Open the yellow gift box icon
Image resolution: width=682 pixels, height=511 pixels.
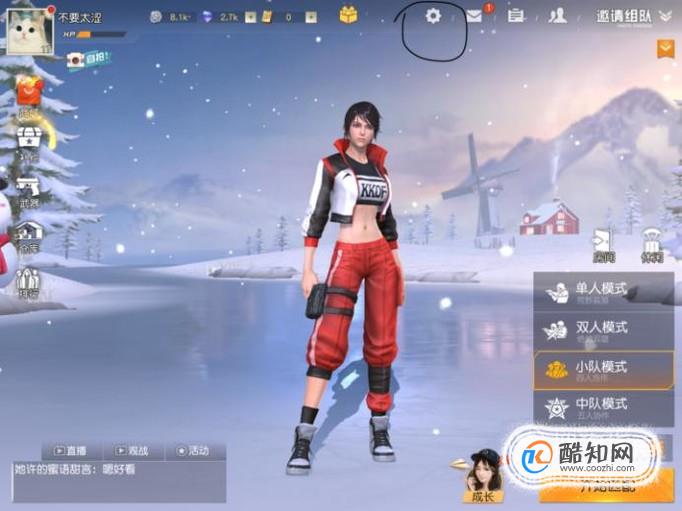(348, 15)
